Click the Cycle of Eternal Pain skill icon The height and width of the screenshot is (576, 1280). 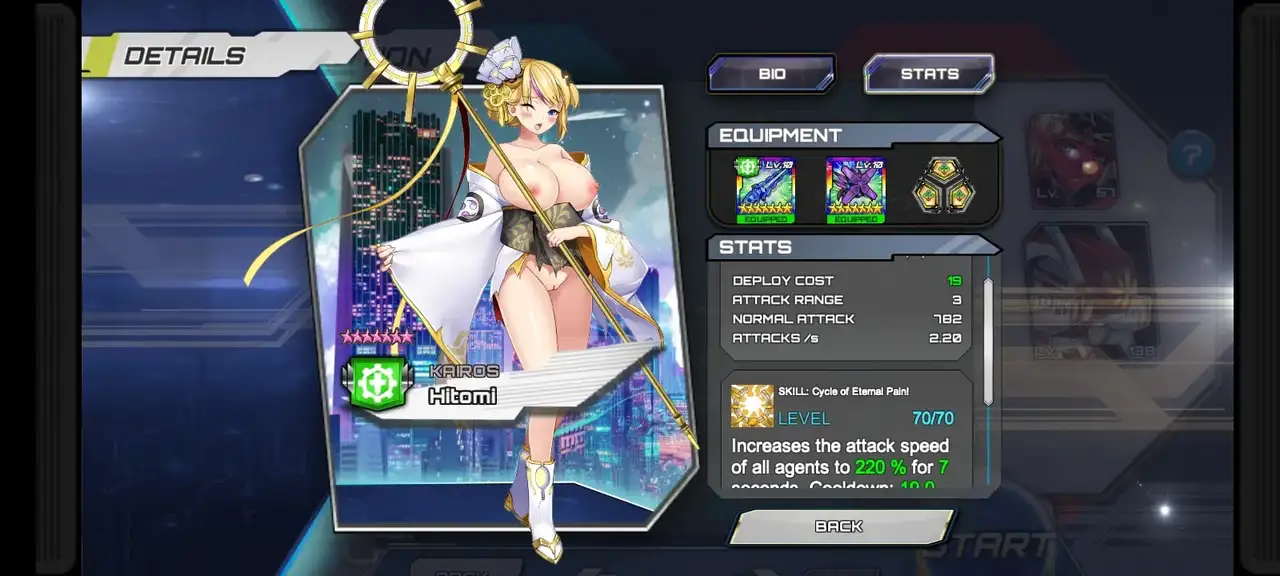click(x=752, y=405)
